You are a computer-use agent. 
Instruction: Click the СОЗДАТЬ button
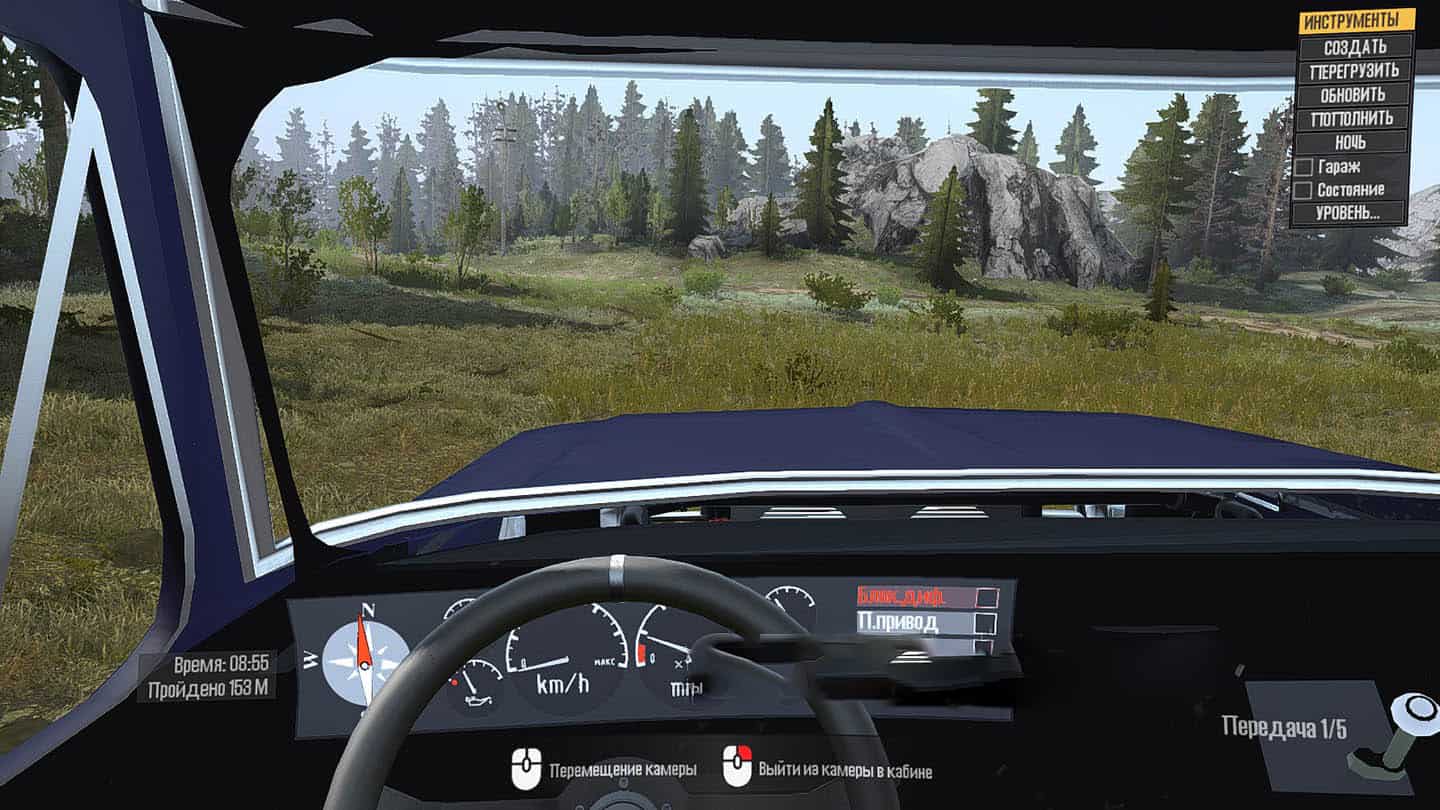coord(1355,47)
